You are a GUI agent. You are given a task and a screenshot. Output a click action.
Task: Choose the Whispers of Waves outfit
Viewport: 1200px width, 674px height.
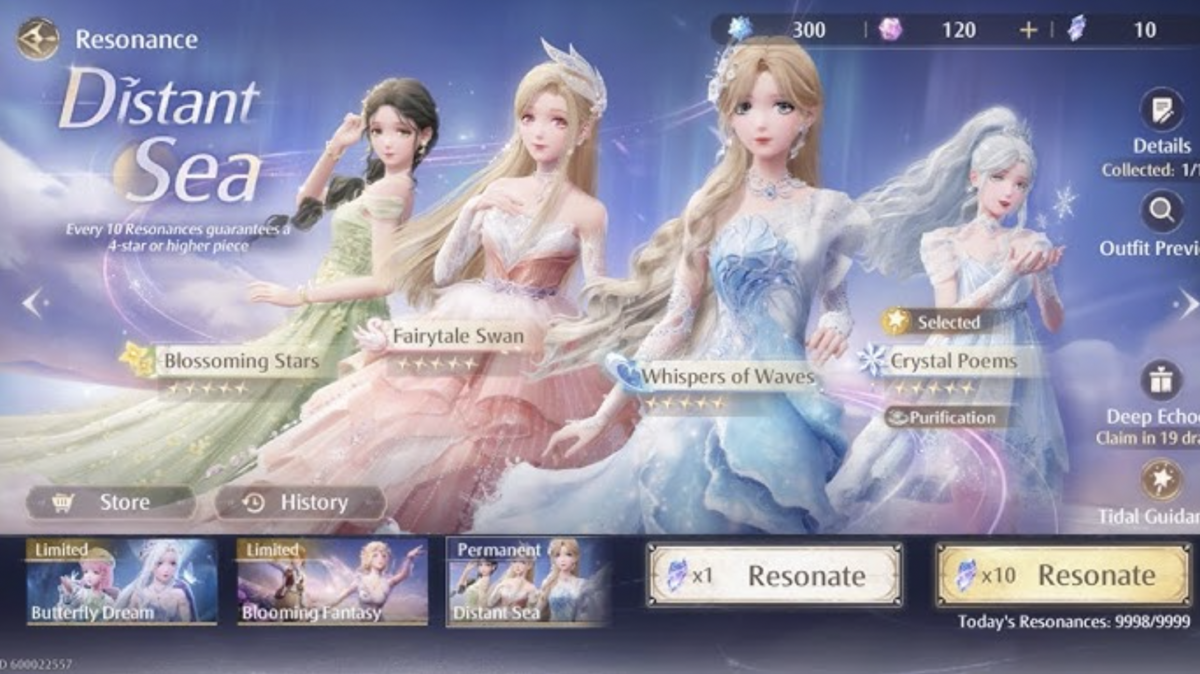click(726, 377)
